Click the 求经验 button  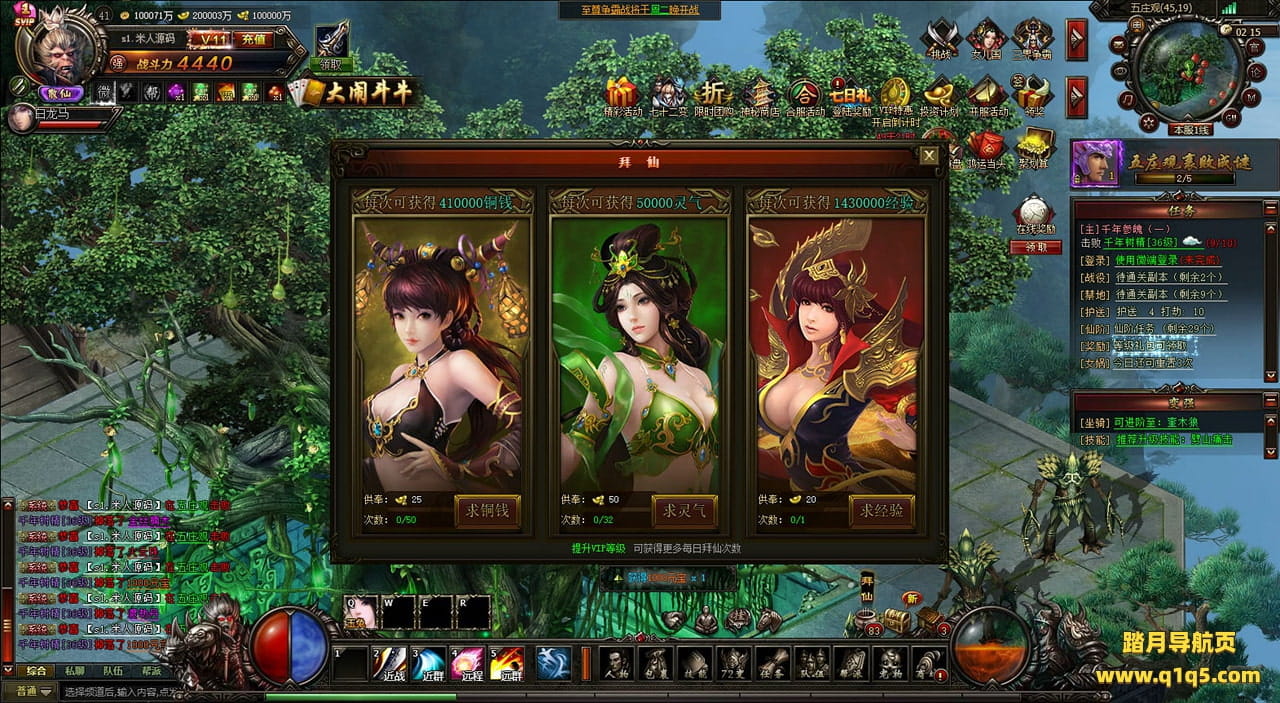[x=881, y=511]
